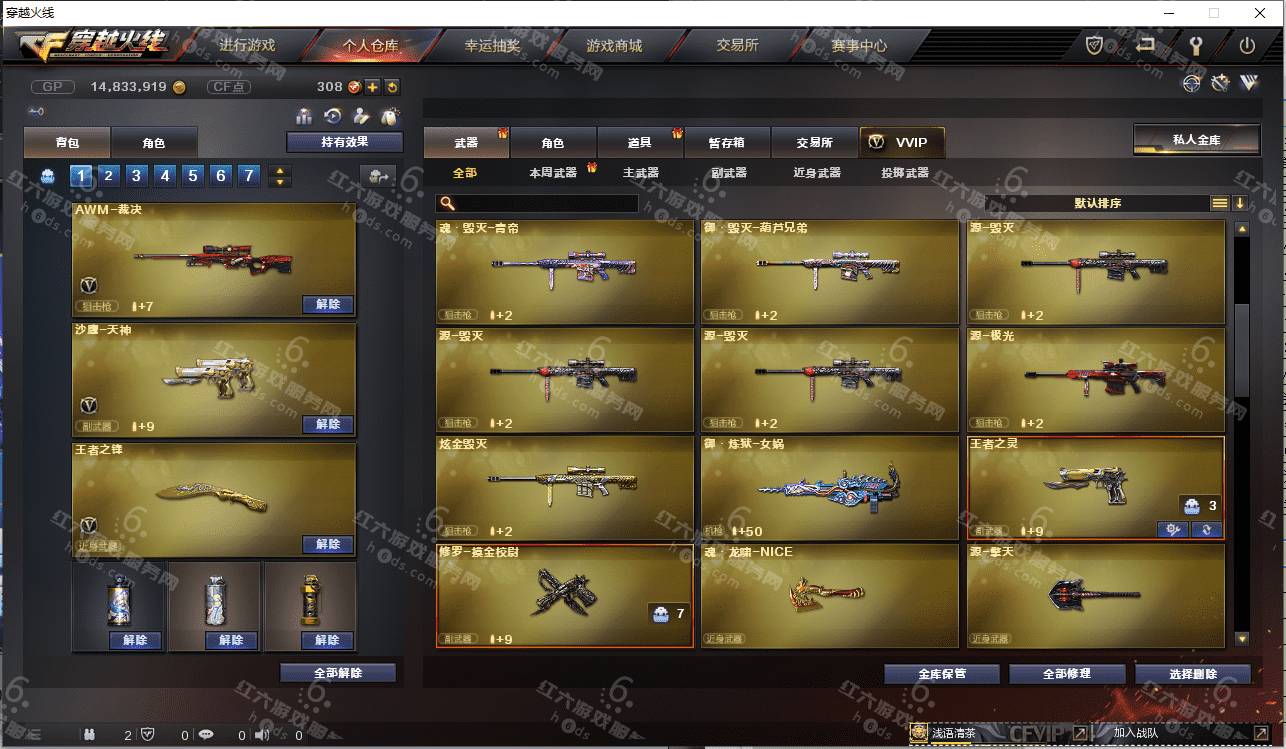Switch to the 赛事中心 menu
The image size is (1286, 749).
(x=858, y=46)
